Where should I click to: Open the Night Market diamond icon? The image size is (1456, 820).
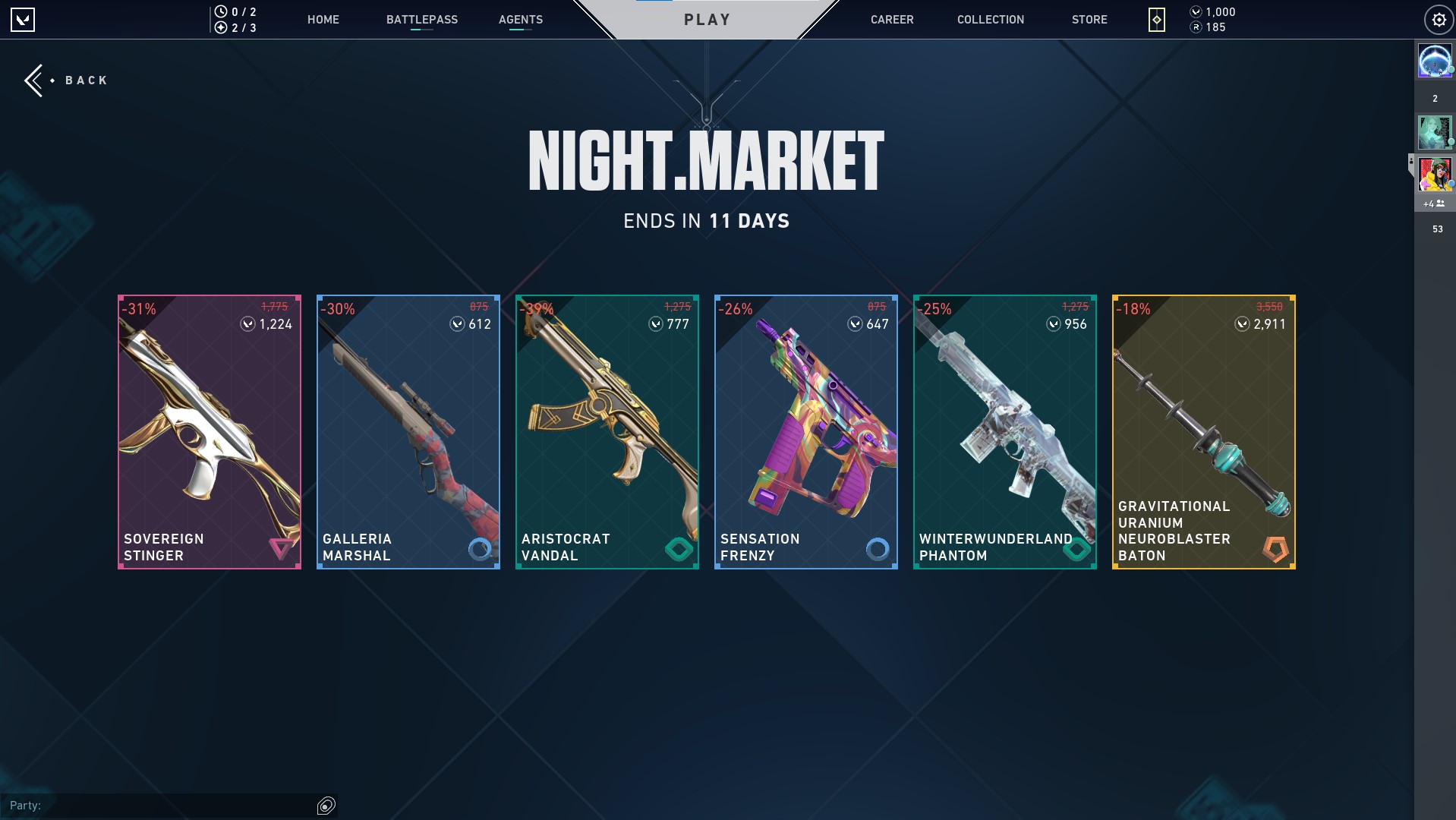[1157, 20]
